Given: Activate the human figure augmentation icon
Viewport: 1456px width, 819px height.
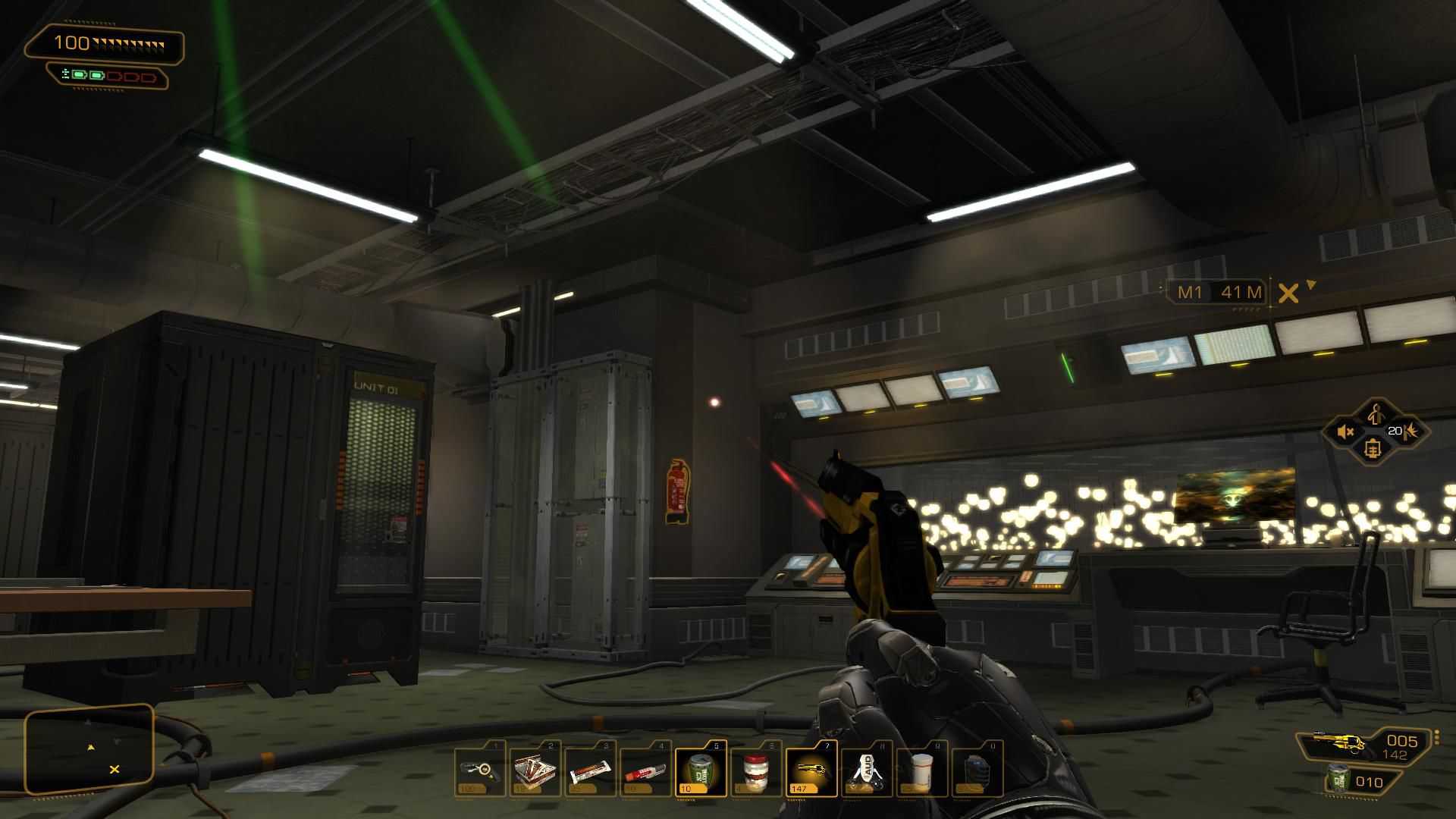Looking at the screenshot, I should [1376, 414].
